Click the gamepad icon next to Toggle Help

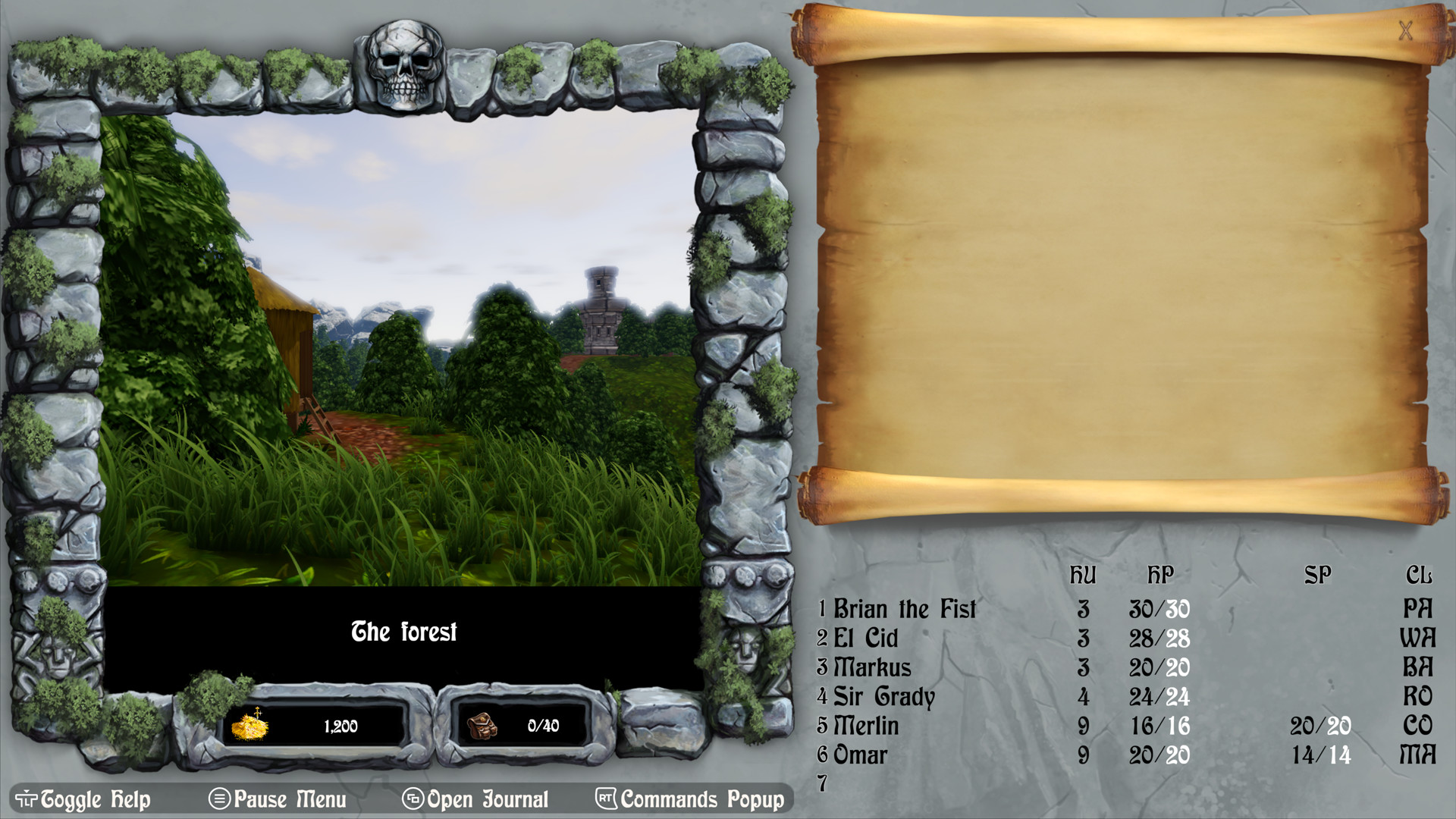click(25, 799)
